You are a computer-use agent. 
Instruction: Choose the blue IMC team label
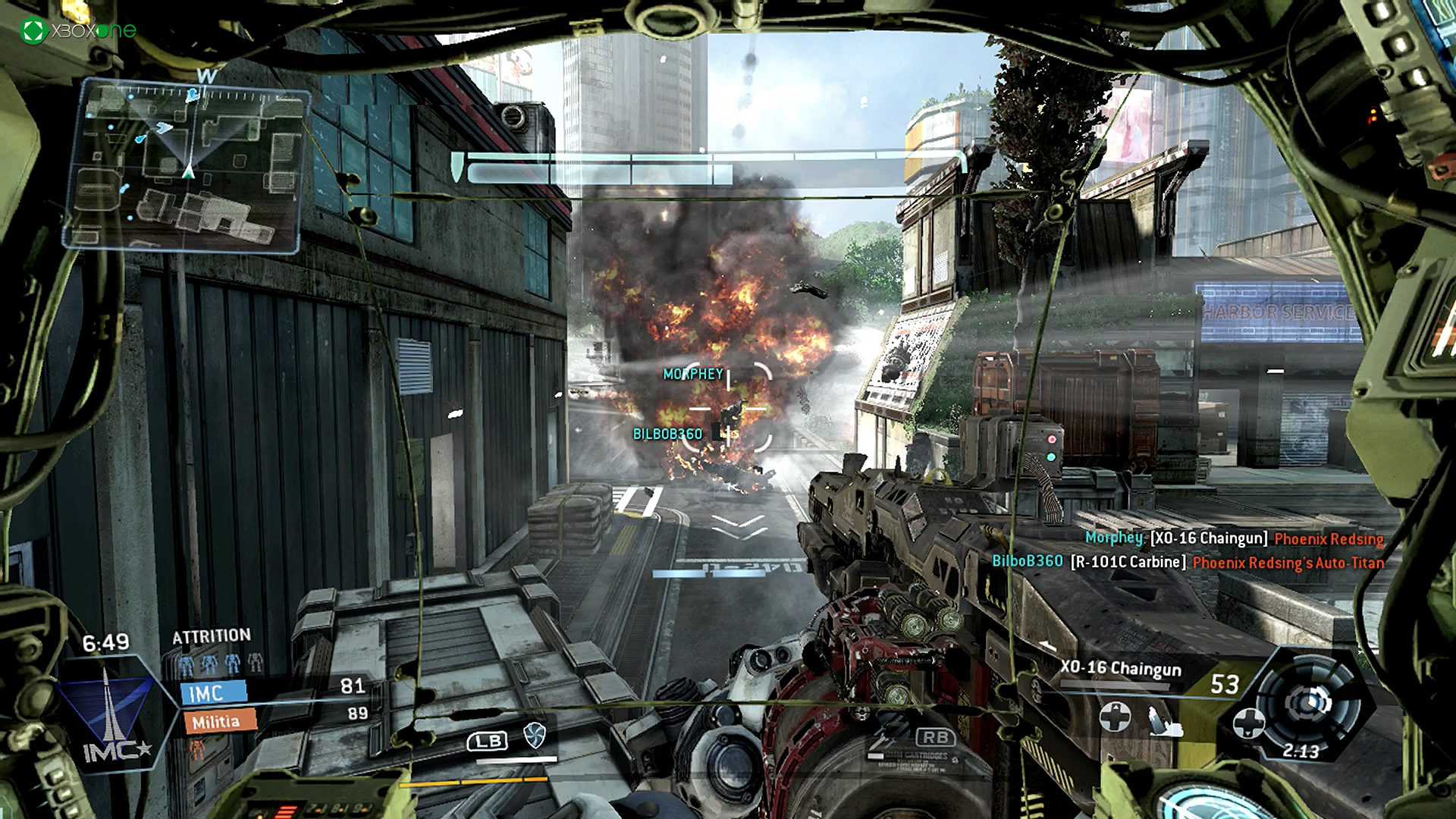[x=213, y=692]
